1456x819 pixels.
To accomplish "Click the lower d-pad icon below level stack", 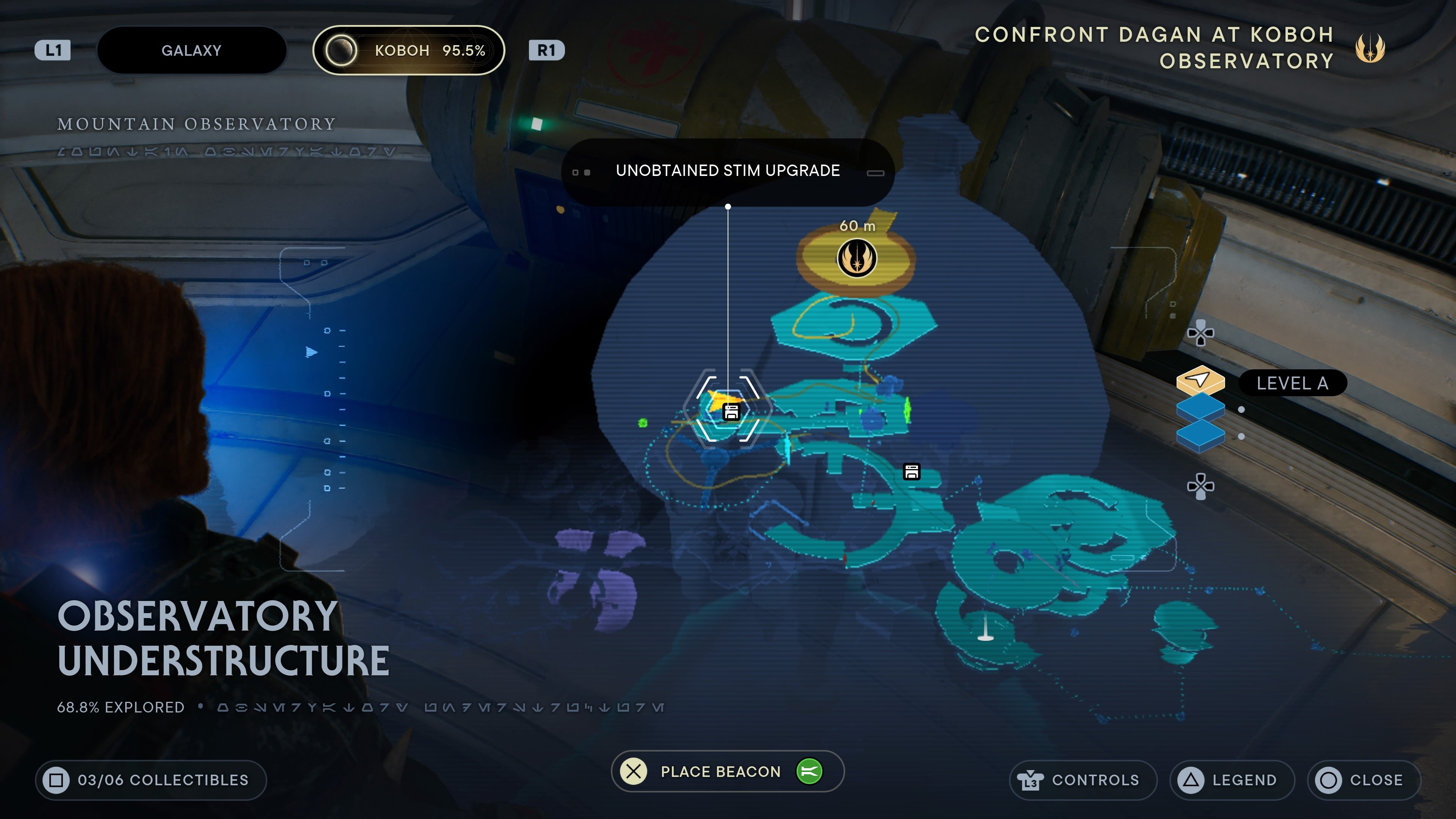I will (1200, 485).
